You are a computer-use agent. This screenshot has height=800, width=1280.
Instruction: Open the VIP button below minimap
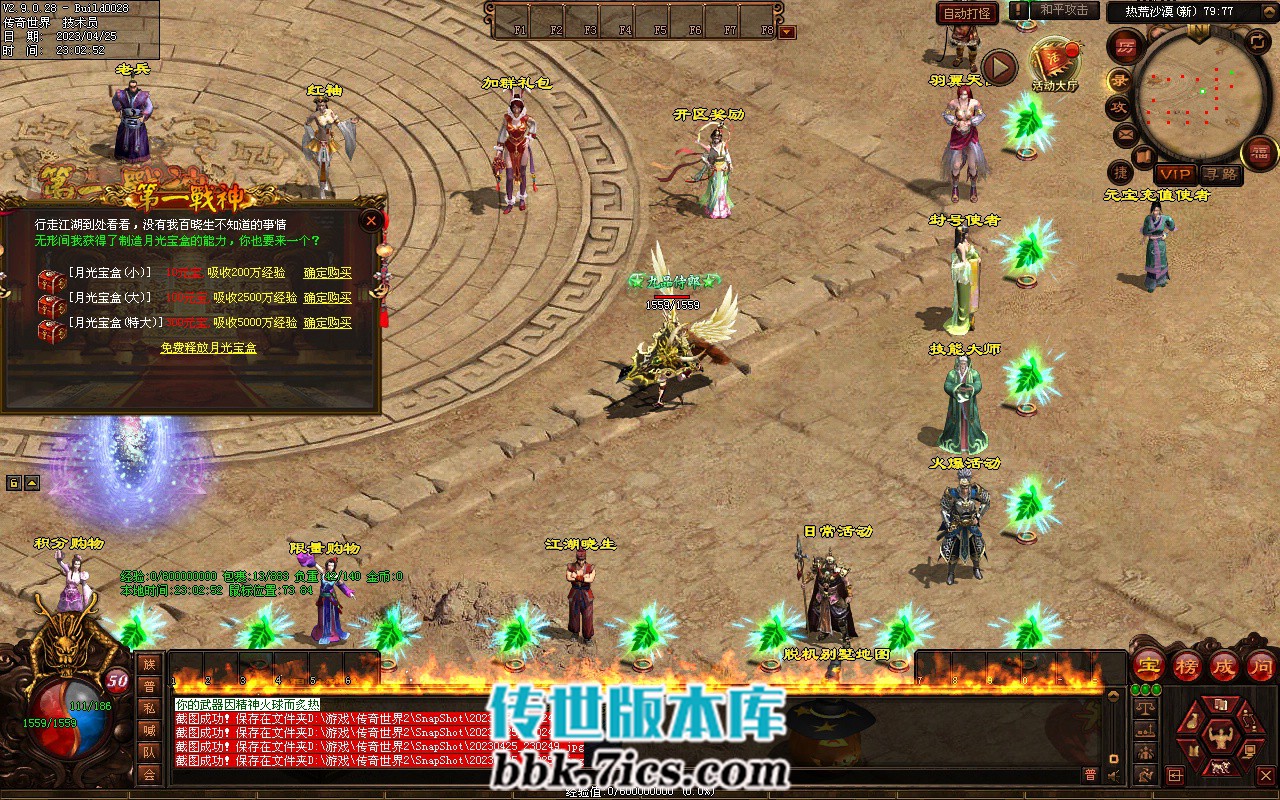pyautogui.click(x=1175, y=174)
